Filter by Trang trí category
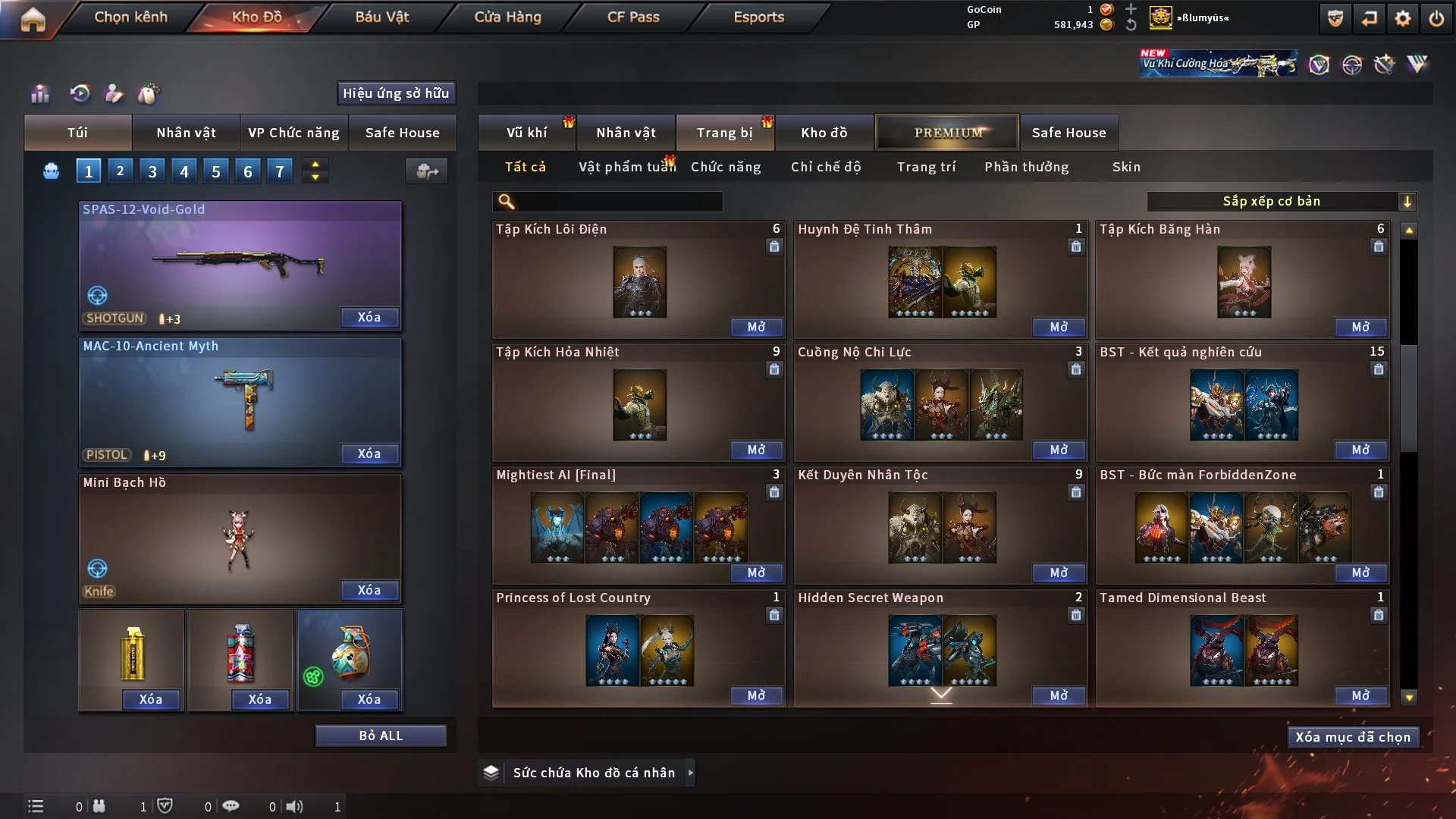Viewport: 1456px width, 819px height. click(926, 167)
